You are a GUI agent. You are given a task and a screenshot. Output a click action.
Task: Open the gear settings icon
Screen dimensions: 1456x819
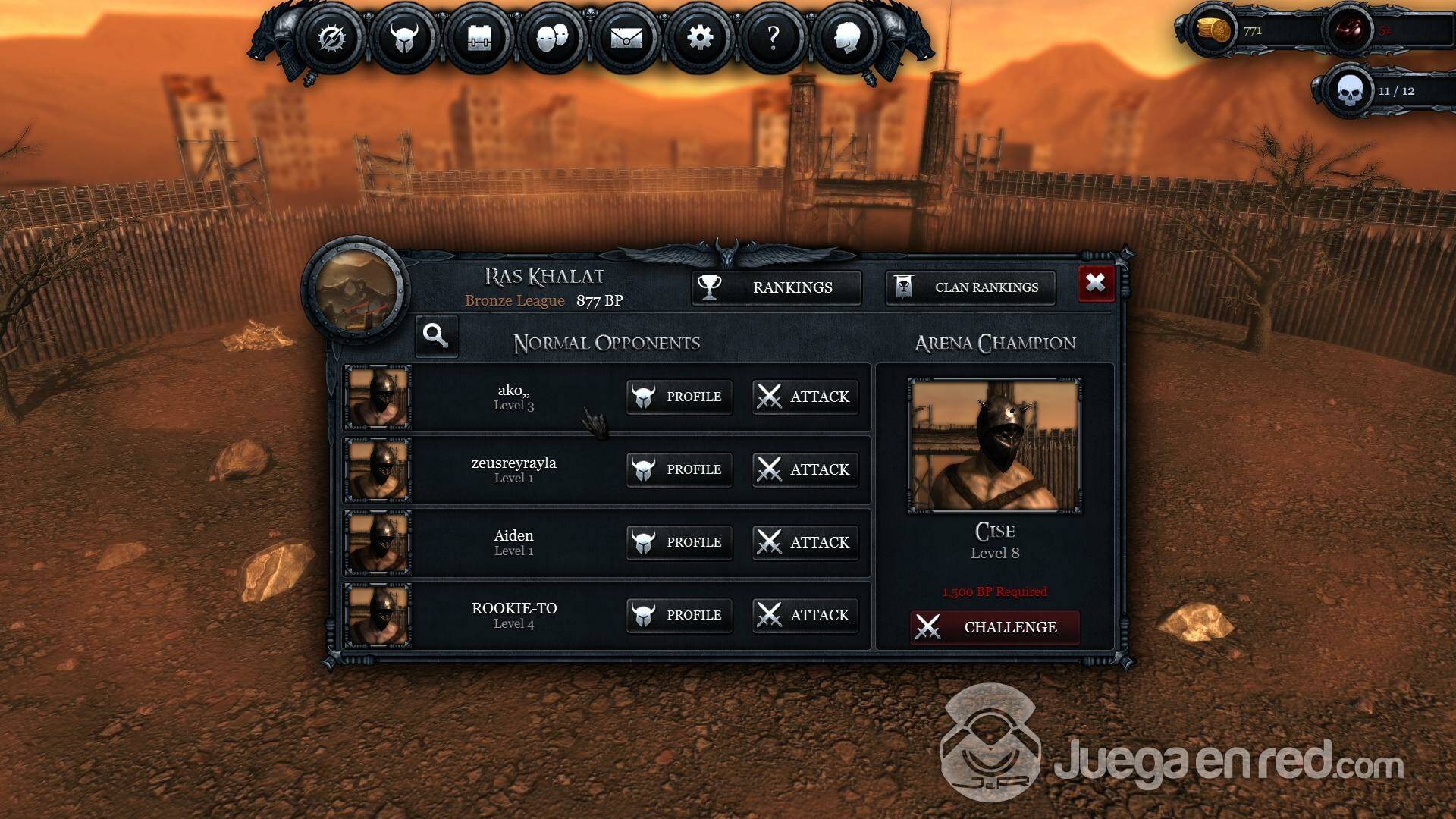(x=699, y=37)
